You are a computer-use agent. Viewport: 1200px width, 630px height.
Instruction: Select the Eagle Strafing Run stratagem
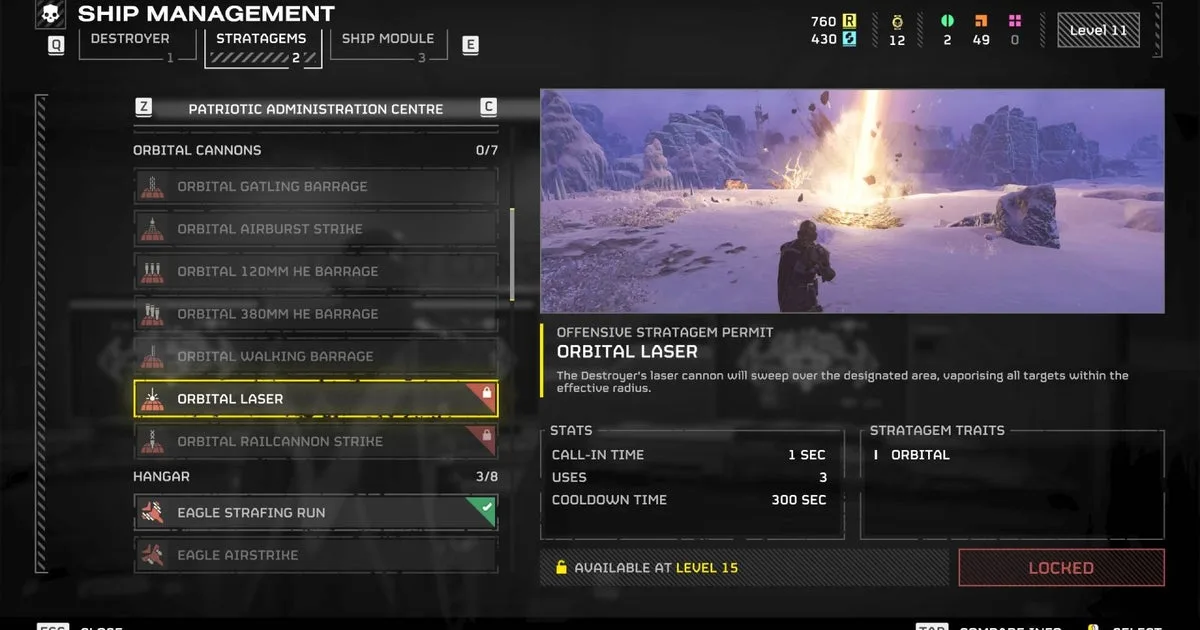(315, 513)
